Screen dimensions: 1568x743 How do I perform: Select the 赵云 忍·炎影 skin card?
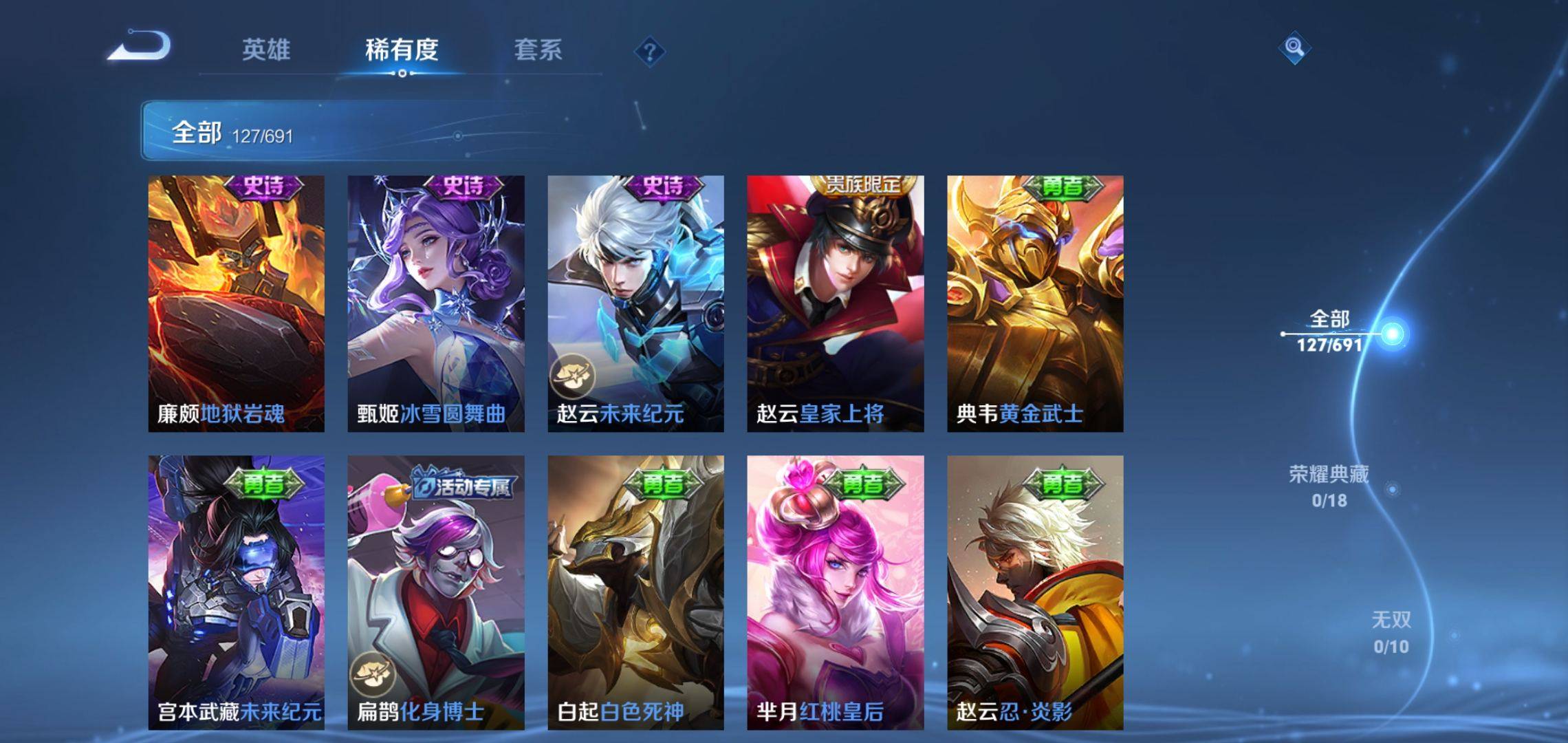1035,592
